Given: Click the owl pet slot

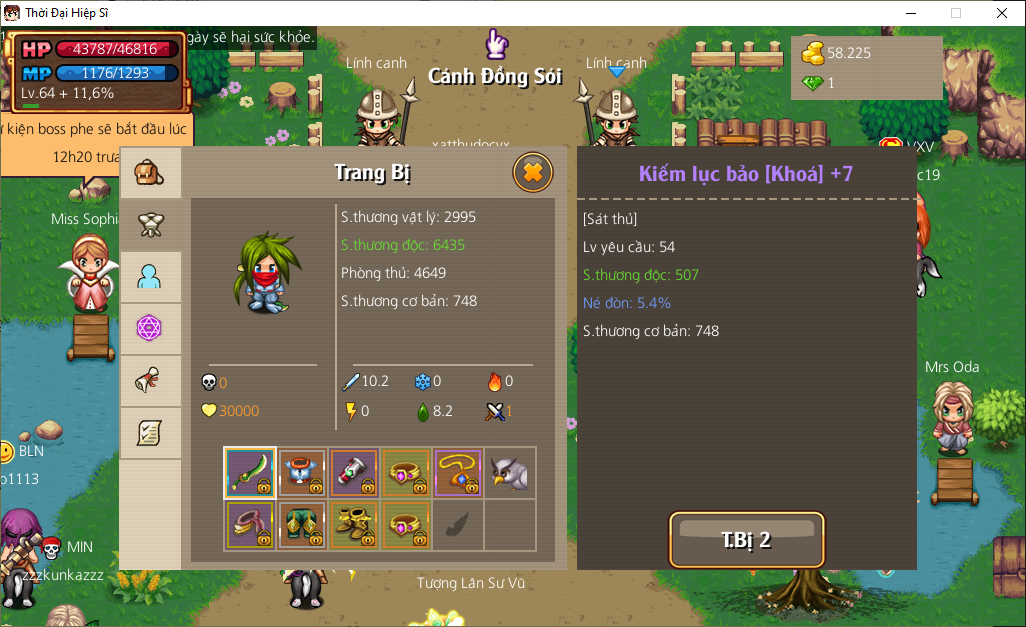Looking at the screenshot, I should [x=510, y=472].
